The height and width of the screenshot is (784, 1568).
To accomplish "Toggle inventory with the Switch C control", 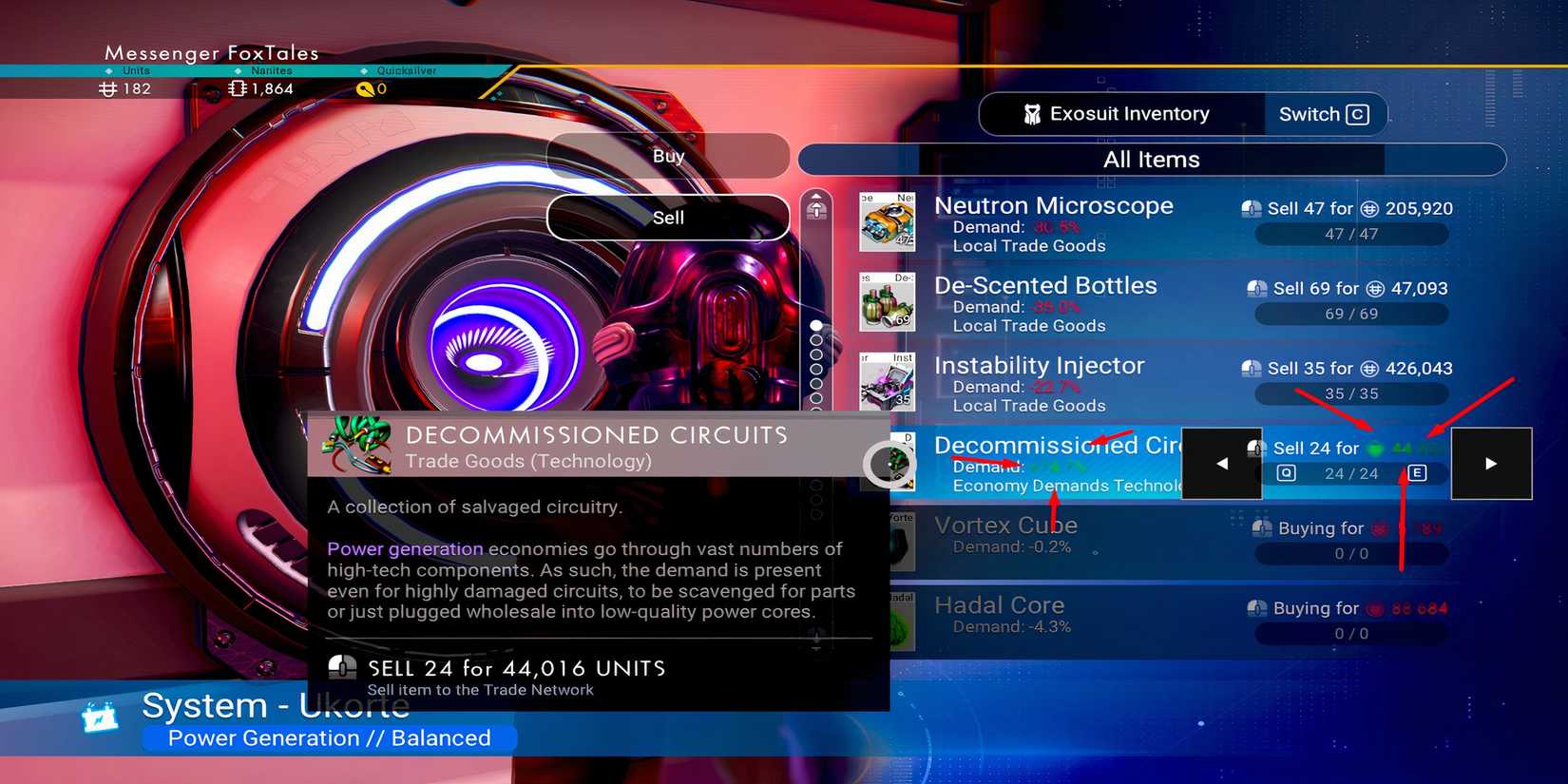I will pyautogui.click(x=1324, y=114).
